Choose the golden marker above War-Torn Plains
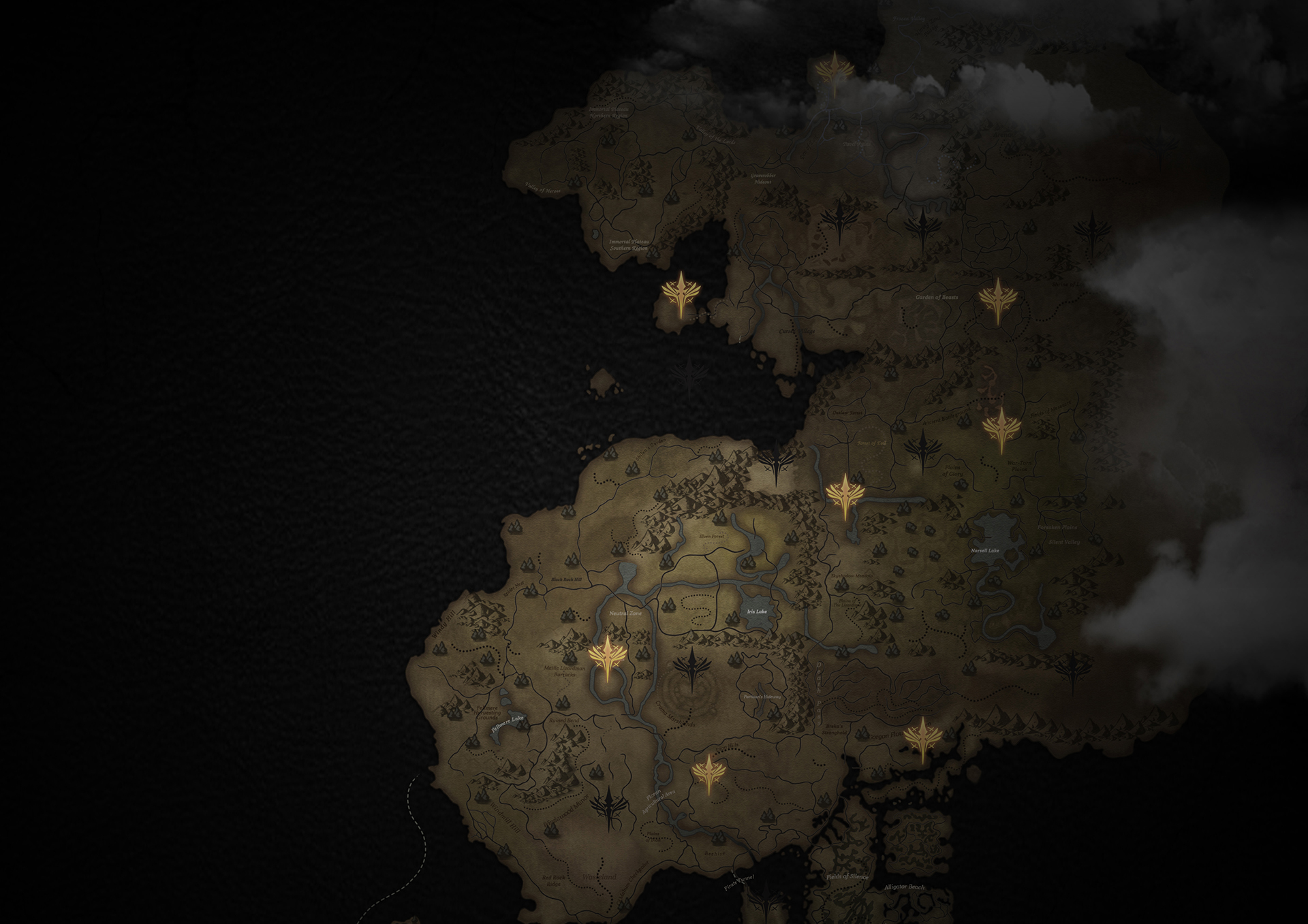1308x924 pixels. coord(1001,428)
